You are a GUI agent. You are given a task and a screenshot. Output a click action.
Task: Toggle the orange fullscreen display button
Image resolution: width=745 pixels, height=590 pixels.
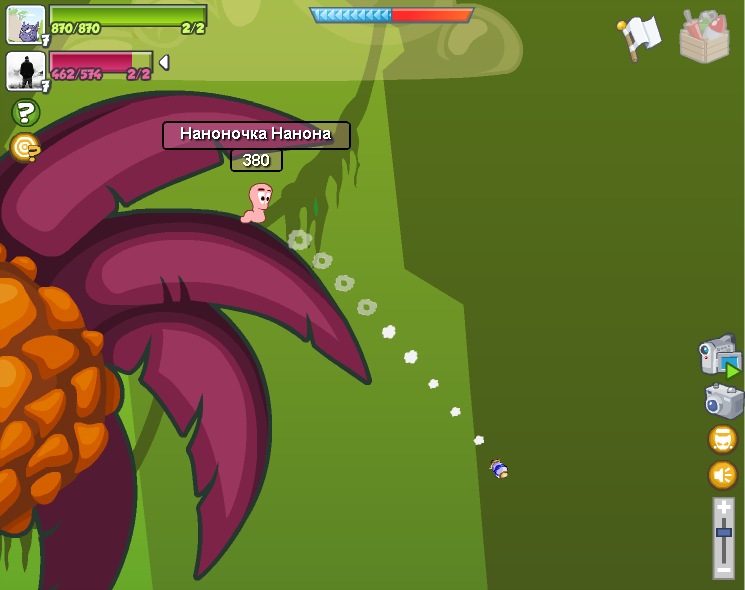(x=722, y=439)
